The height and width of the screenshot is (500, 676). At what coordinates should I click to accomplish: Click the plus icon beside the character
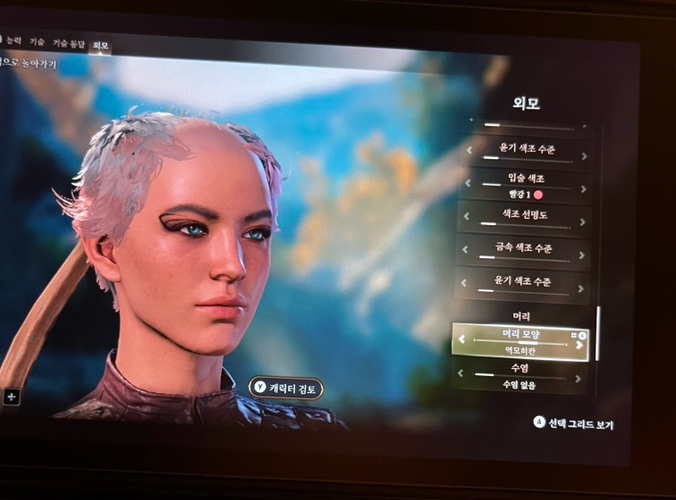pos(11,396)
